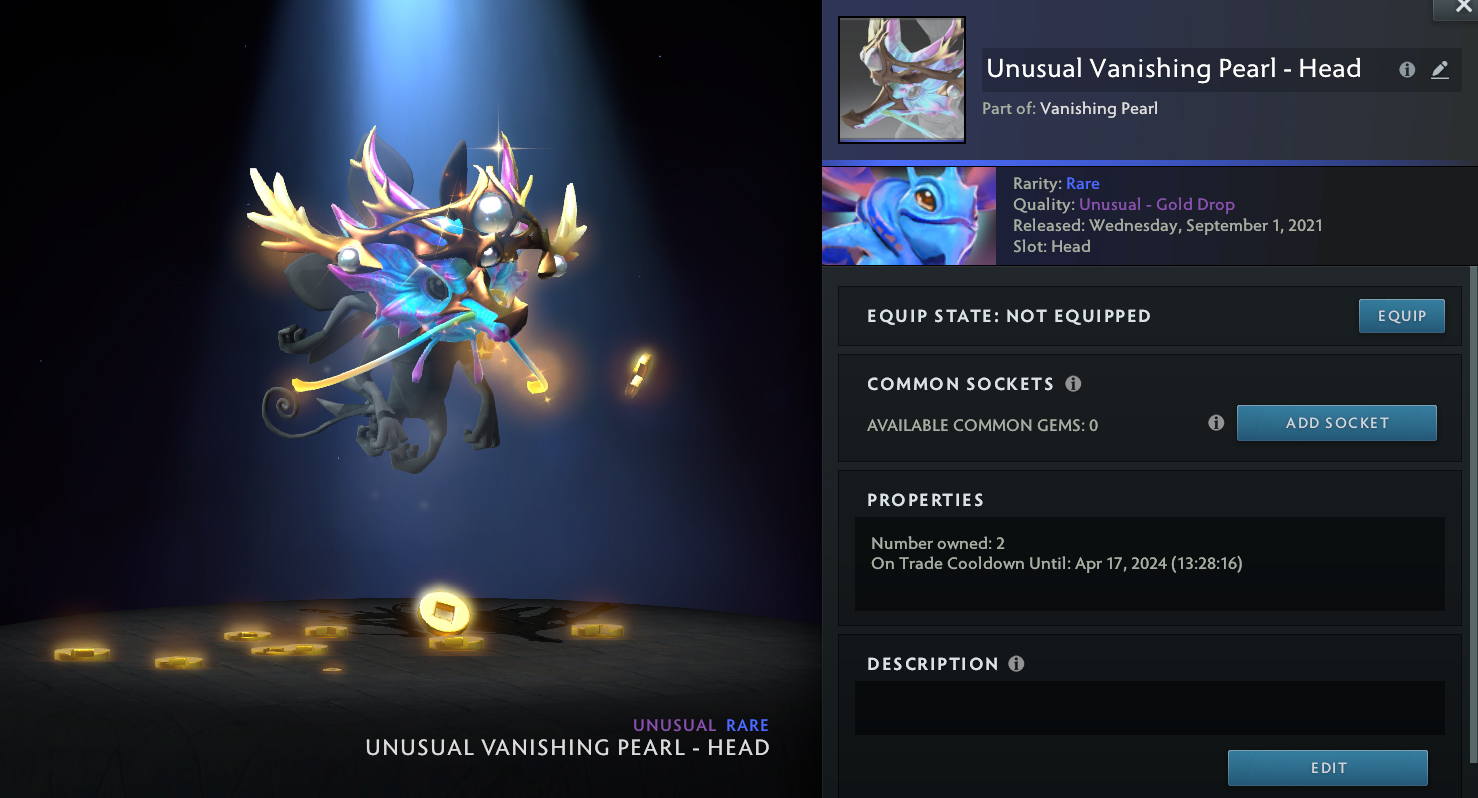Show the Description info icon
This screenshot has width=1478, height=798.
tap(1017, 664)
